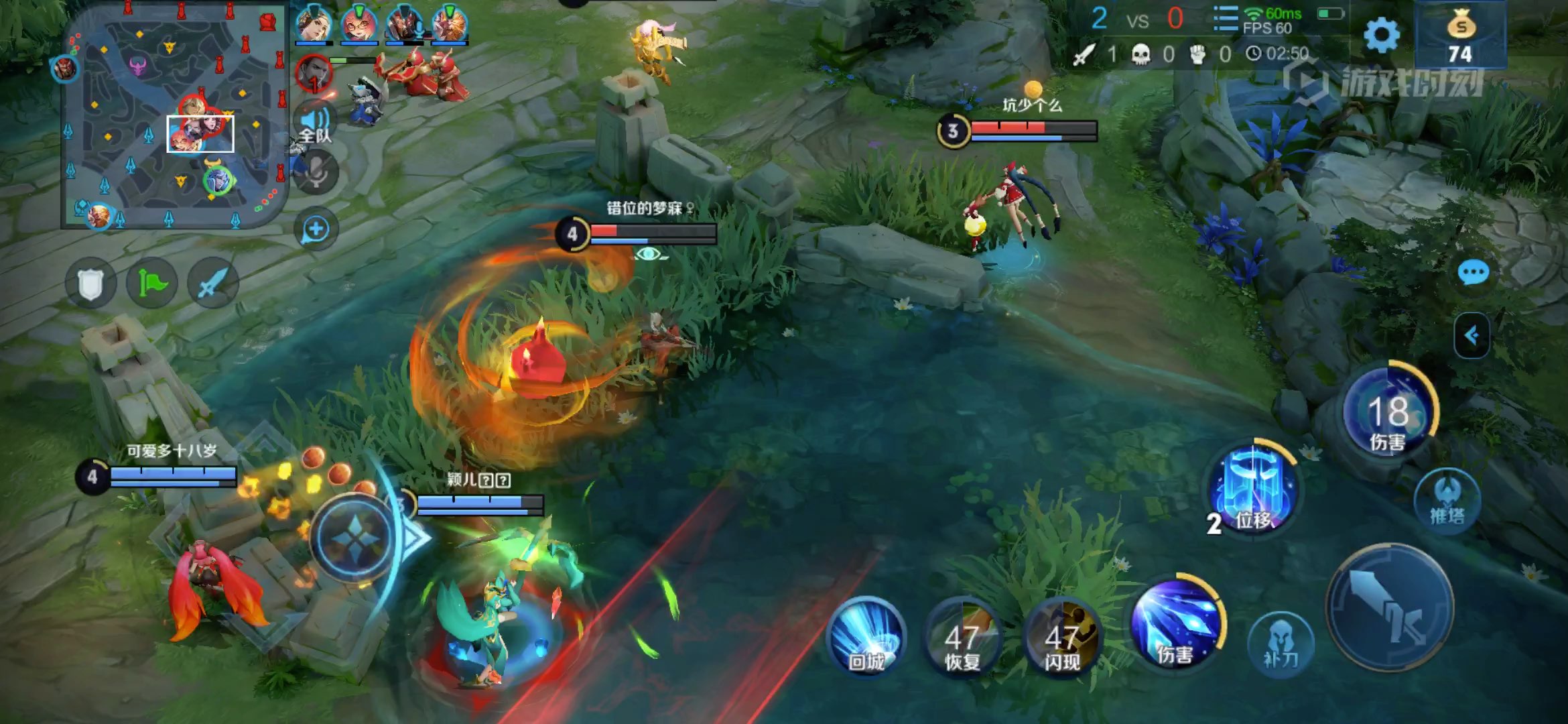
Task: Open the settings gear menu
Action: tap(1382, 35)
